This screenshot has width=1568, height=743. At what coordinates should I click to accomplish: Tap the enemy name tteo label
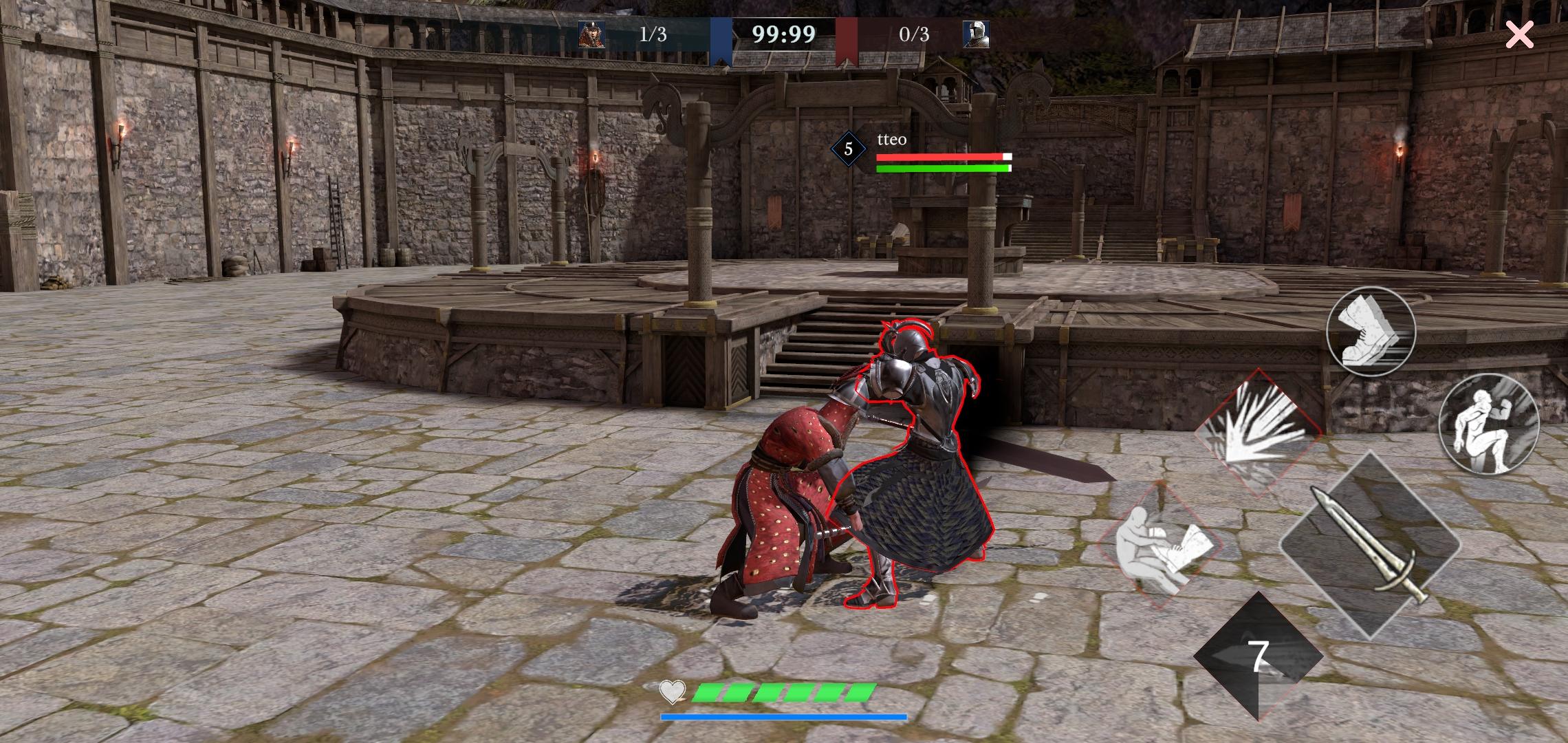pyautogui.click(x=892, y=140)
